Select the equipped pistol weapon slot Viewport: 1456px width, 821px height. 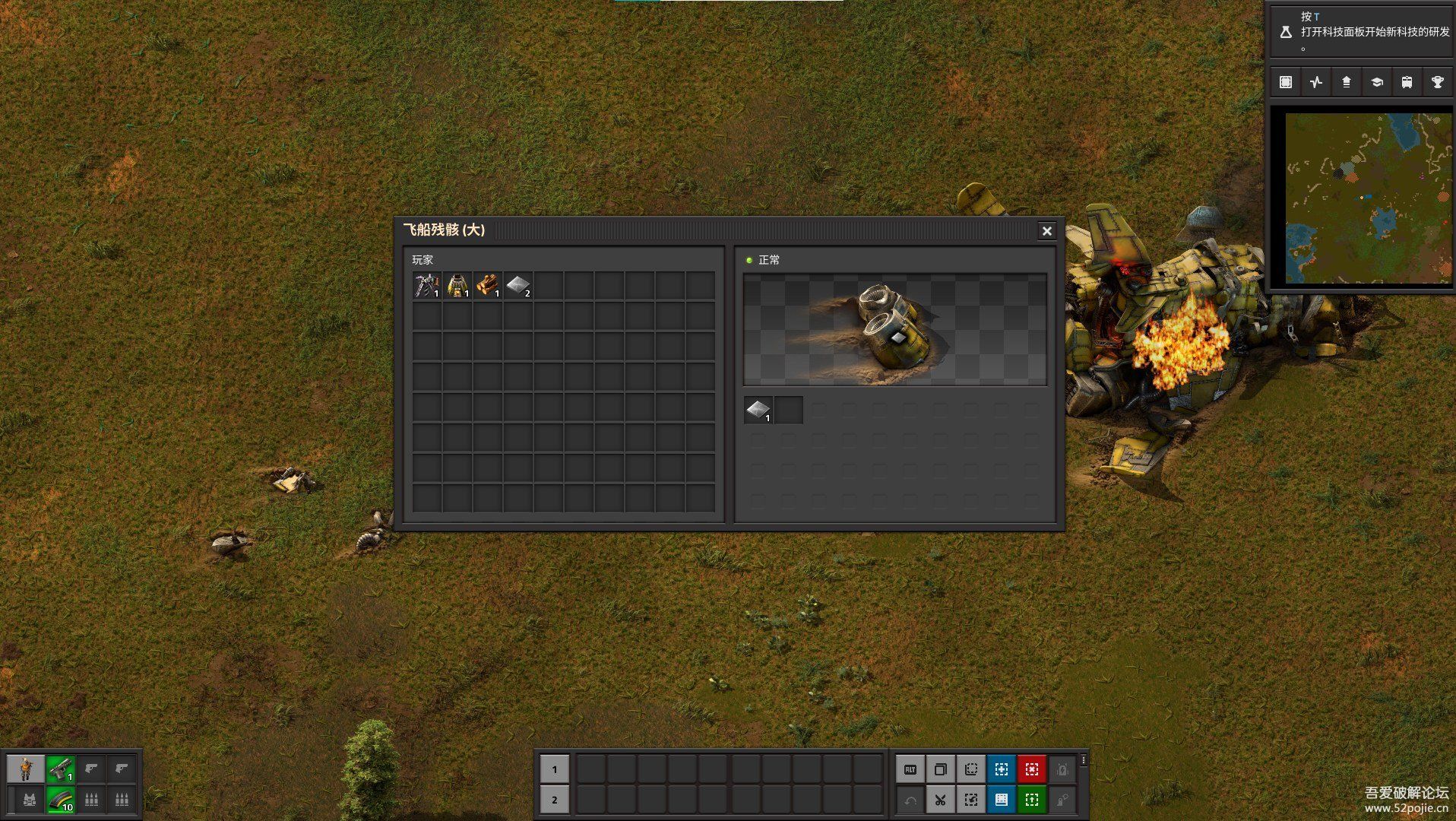[61, 769]
